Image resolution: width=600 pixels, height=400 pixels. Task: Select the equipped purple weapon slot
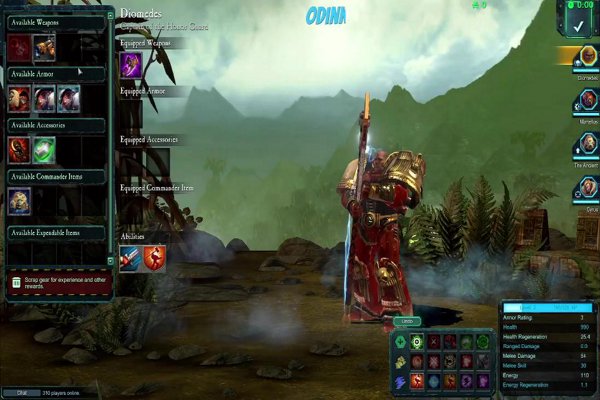tap(131, 65)
